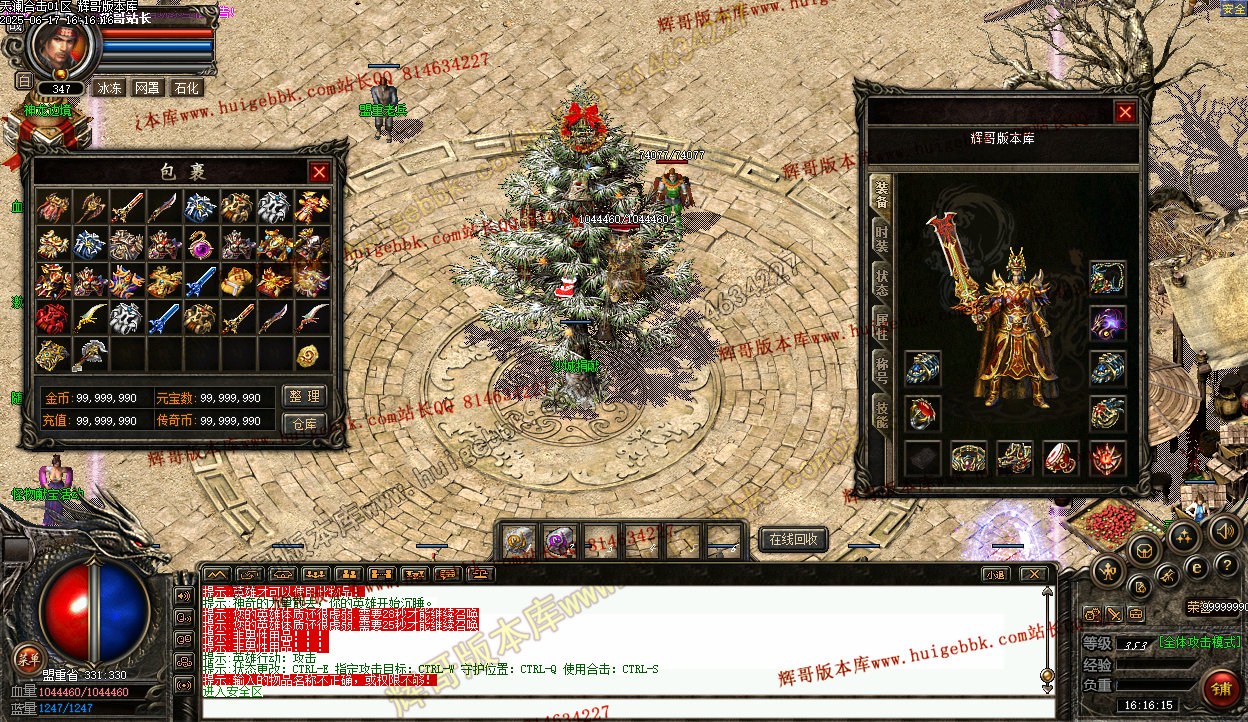Open the 铺 shop button
Viewport: 1248px width, 722px height.
coord(1220,689)
